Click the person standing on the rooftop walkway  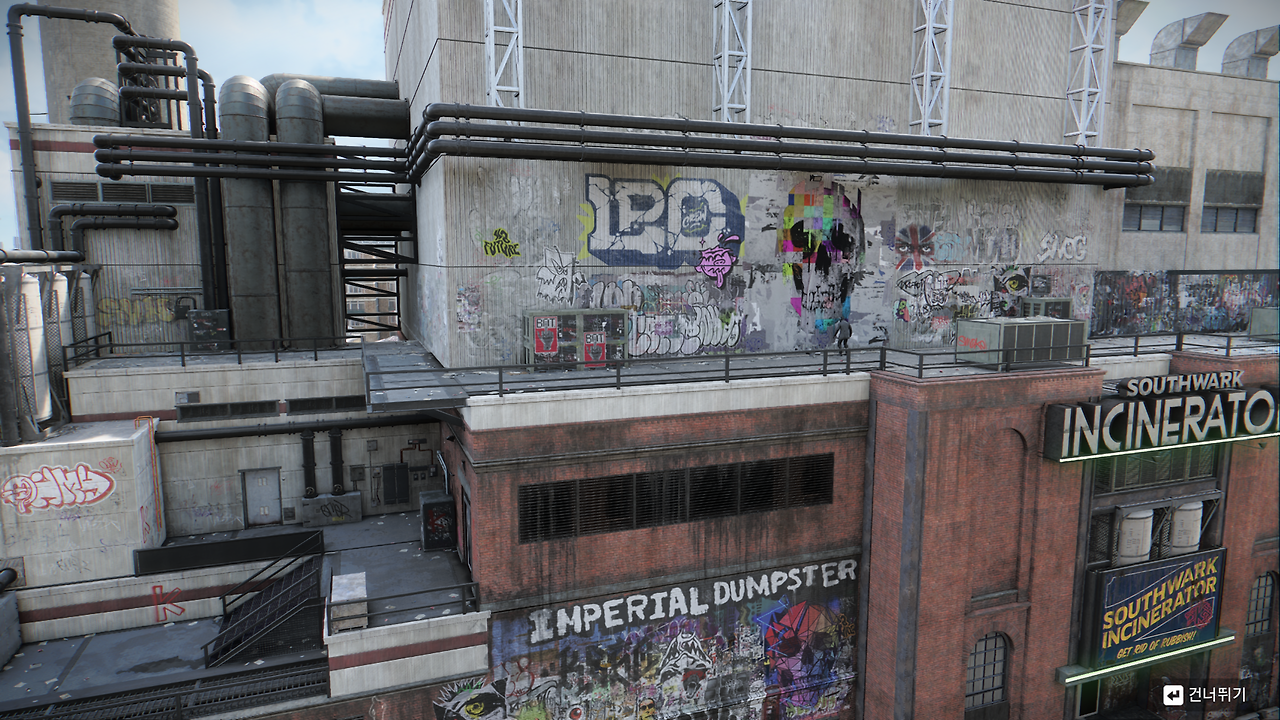pos(845,335)
